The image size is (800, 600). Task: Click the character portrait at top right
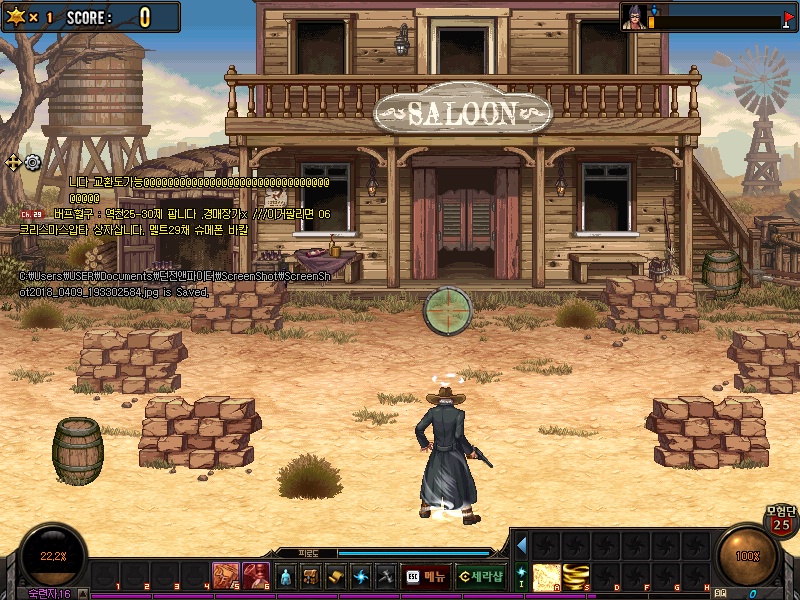tap(634, 17)
